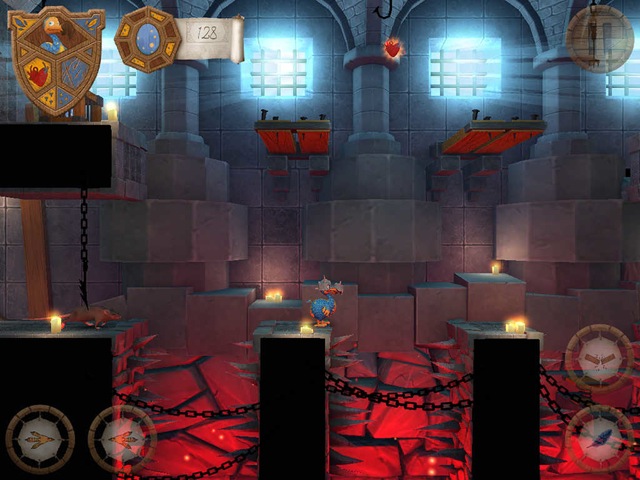Viewport: 640px width, 480px height.
Task: Open the dodo shield crest
Action: pos(56,60)
